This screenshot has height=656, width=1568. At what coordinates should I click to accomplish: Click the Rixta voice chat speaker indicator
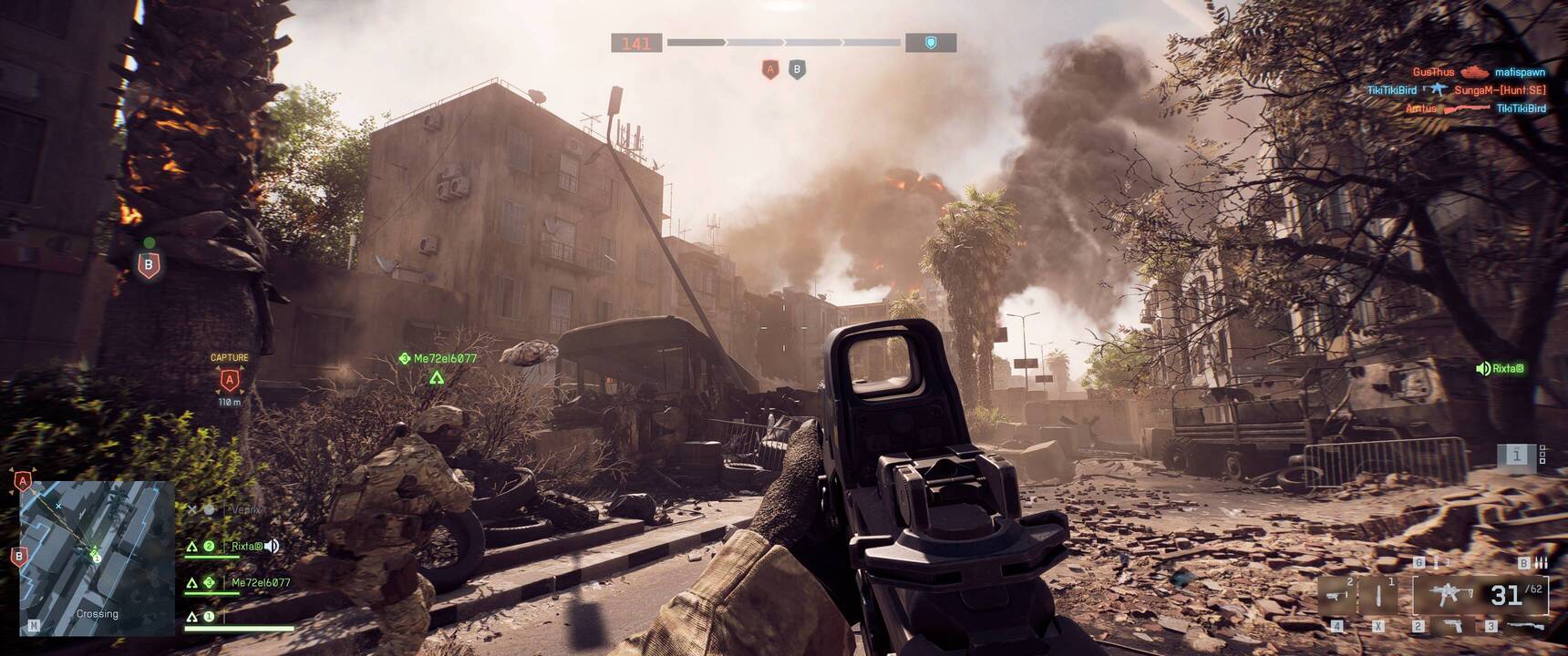tap(1483, 369)
